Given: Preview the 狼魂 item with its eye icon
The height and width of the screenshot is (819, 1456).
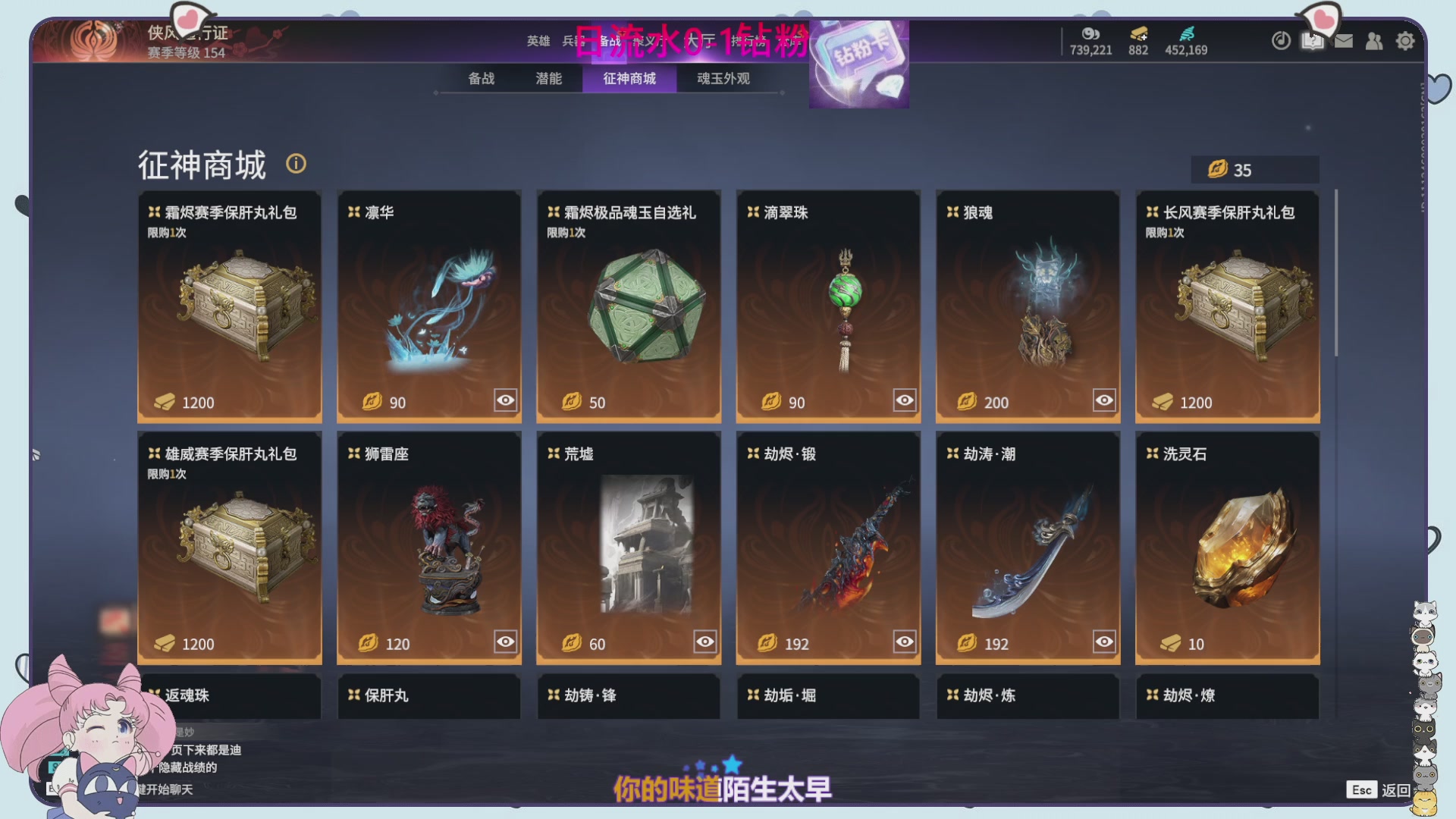Looking at the screenshot, I should (x=1103, y=400).
